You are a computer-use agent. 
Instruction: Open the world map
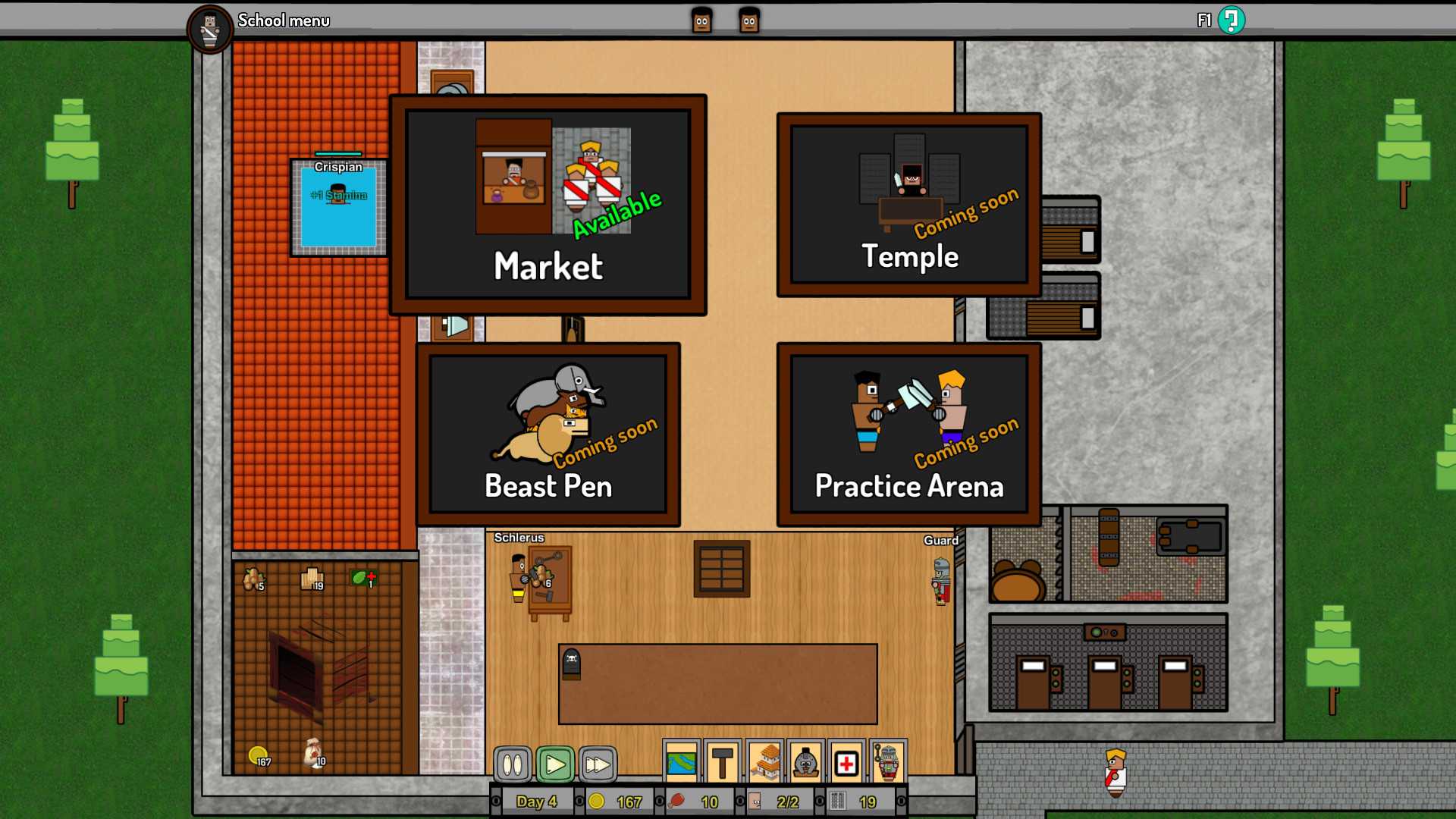tap(681, 762)
